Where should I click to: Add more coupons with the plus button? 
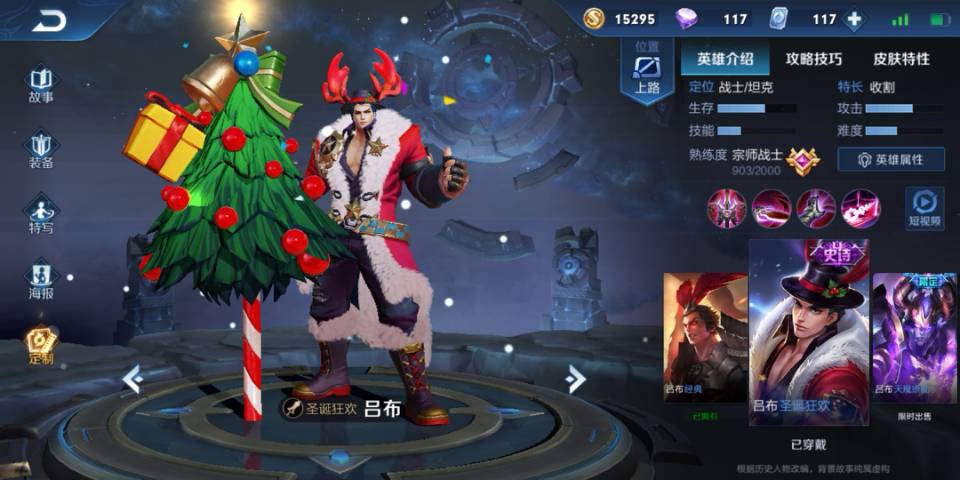[x=854, y=19]
